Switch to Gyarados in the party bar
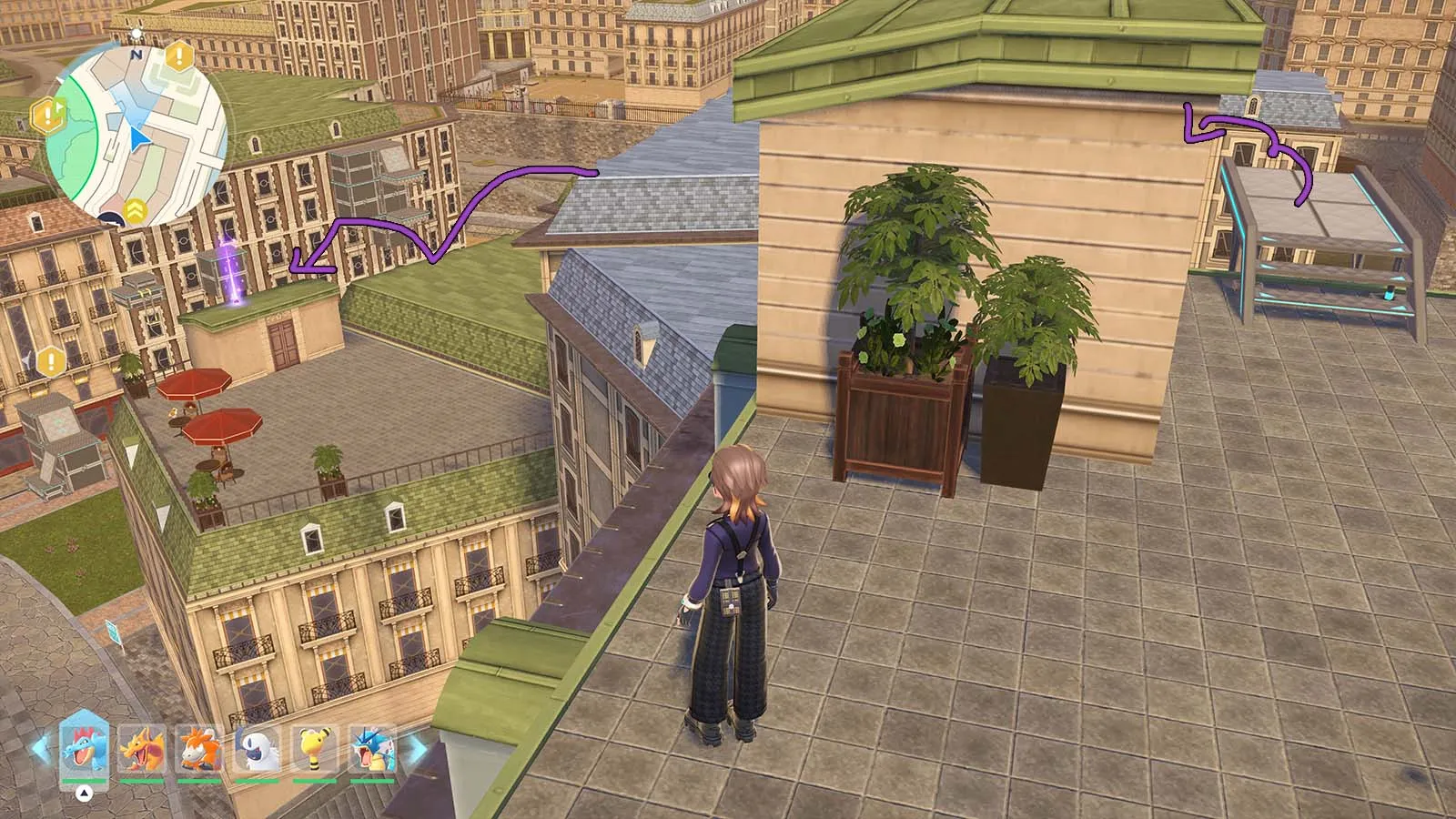The image size is (1456, 819). (x=373, y=750)
